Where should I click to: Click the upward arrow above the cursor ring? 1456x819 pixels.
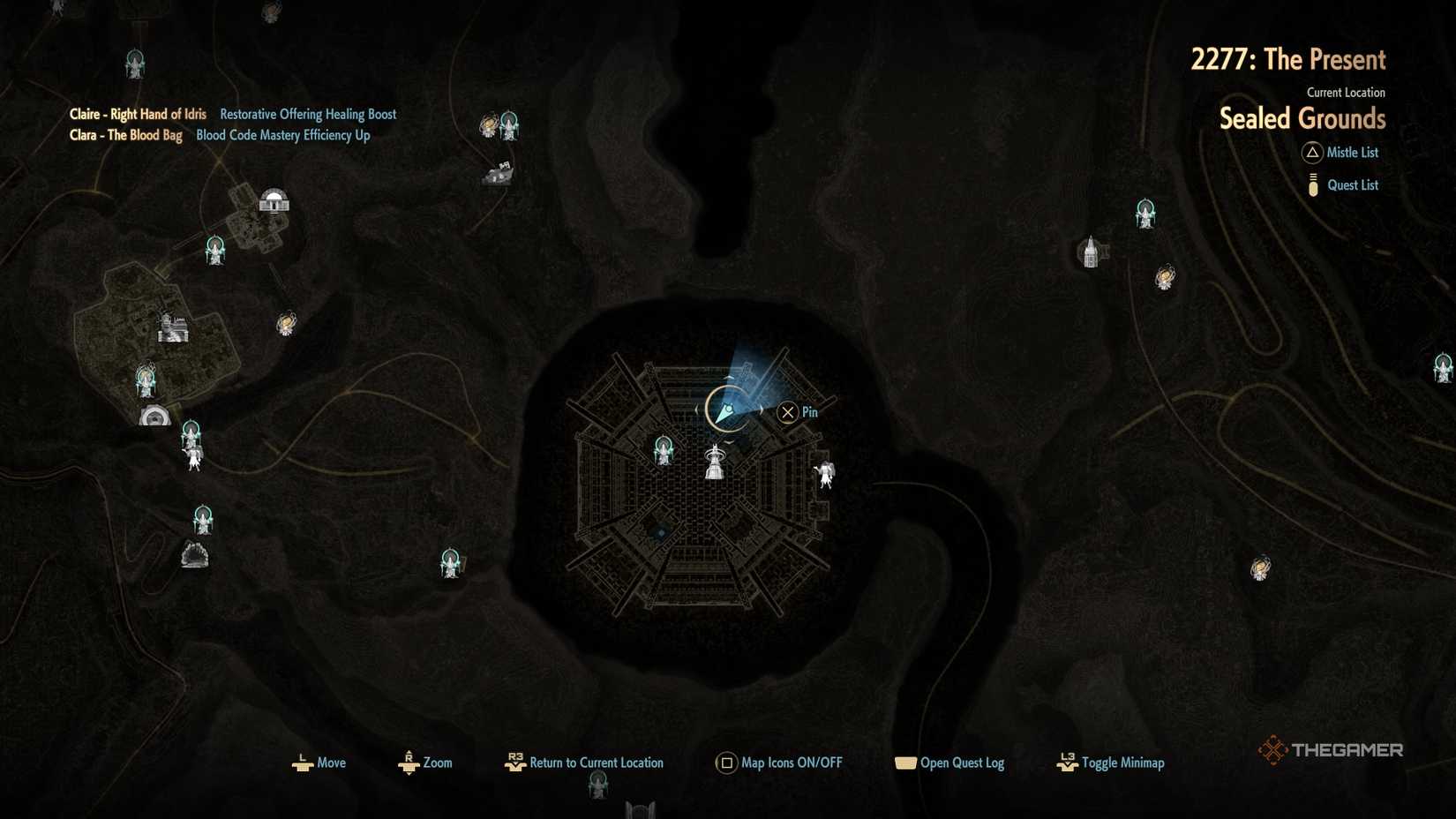[x=727, y=379]
